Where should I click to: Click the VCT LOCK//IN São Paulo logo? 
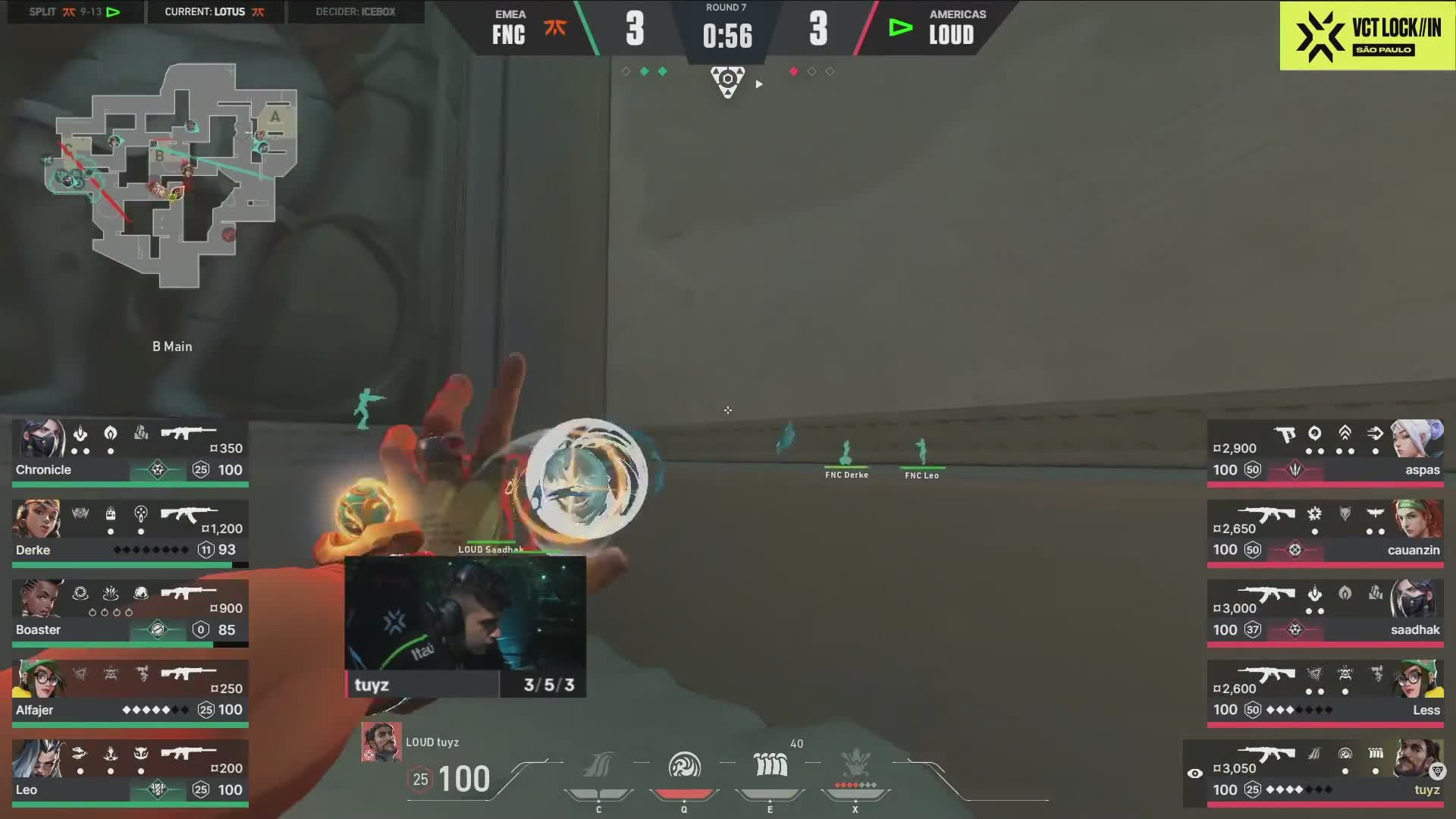click(1367, 36)
